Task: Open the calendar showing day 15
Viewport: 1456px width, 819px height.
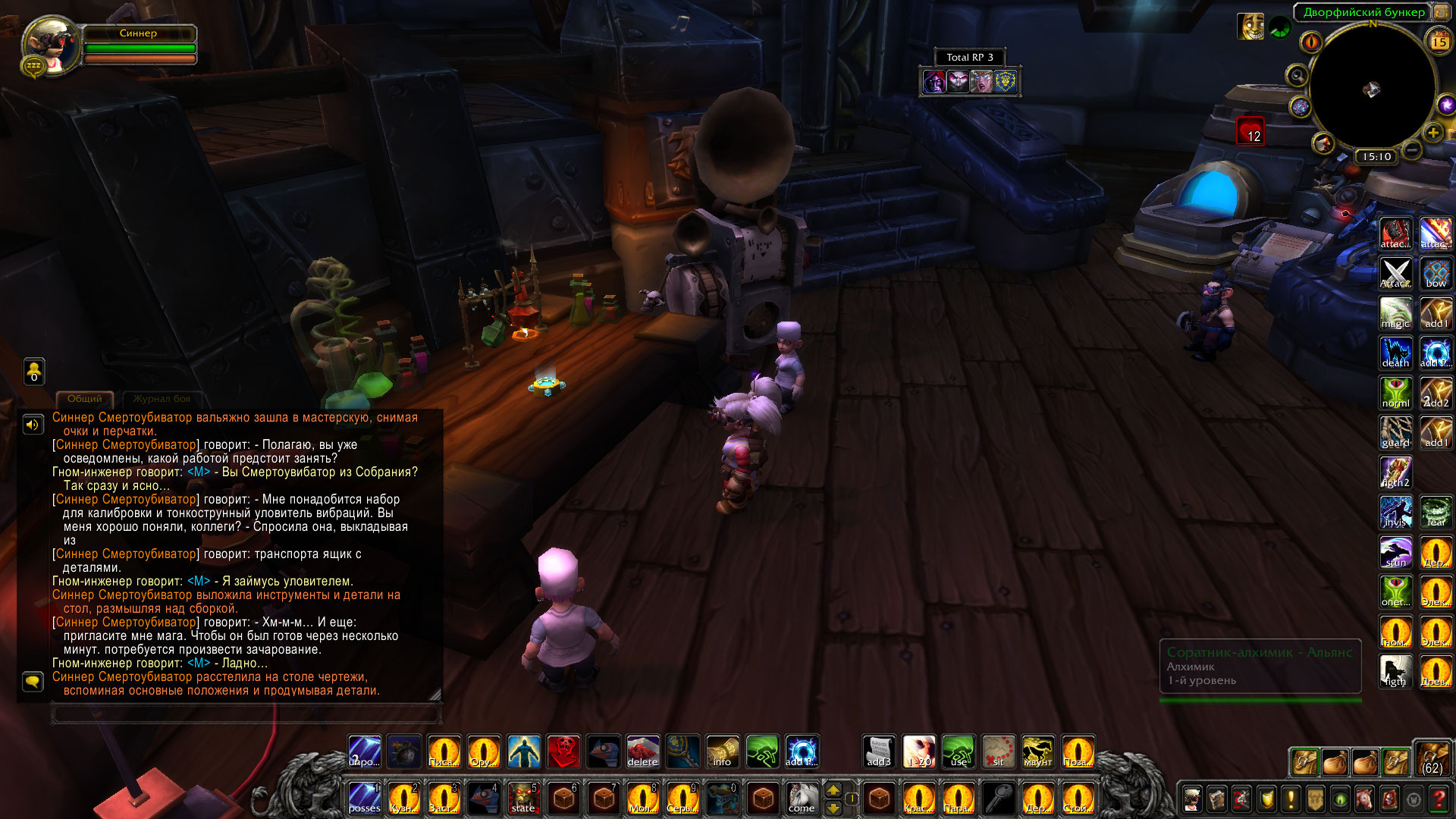Action: point(1439,42)
